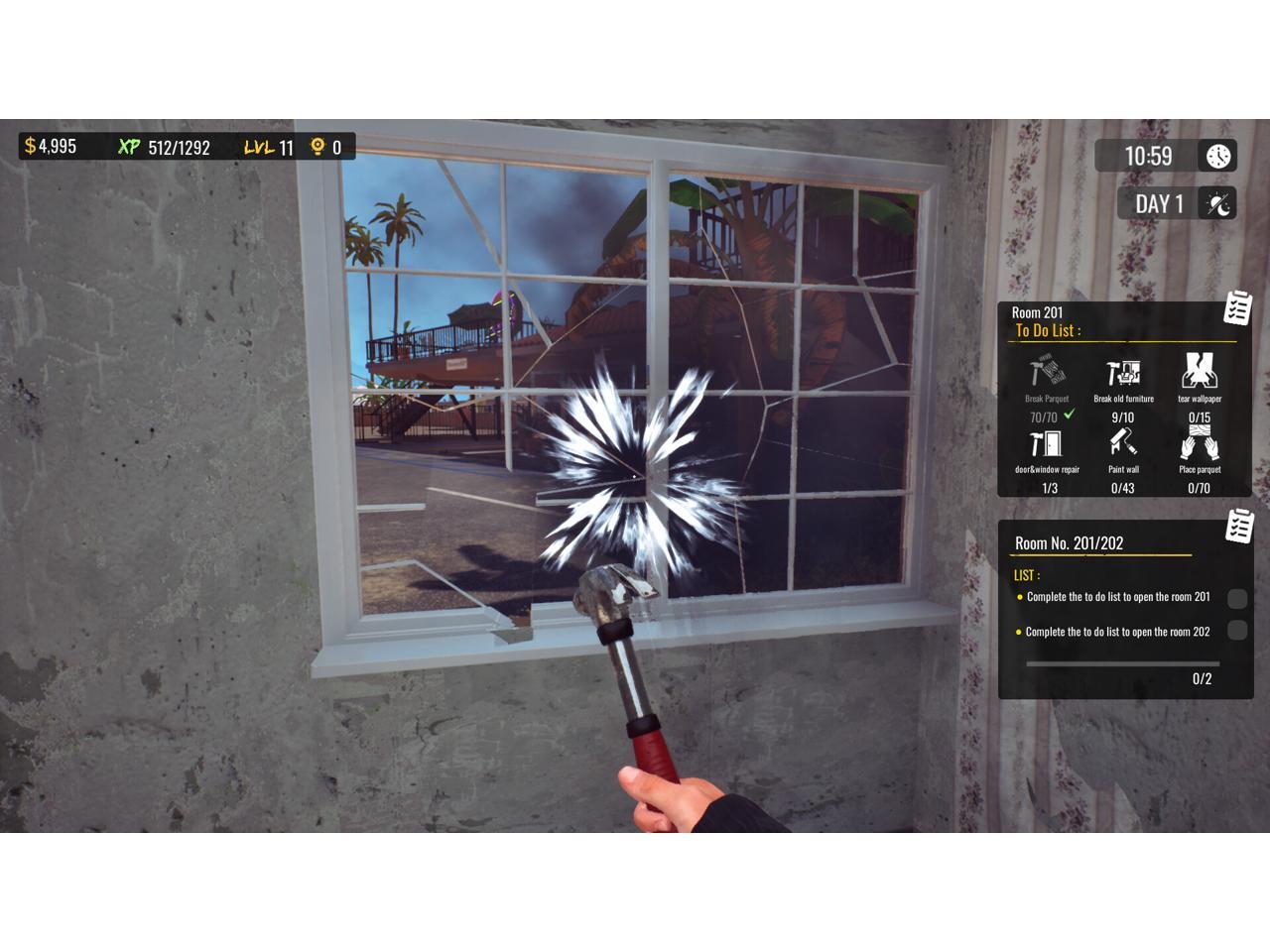
Task: Click the clock icon beside the time
Action: click(1218, 156)
